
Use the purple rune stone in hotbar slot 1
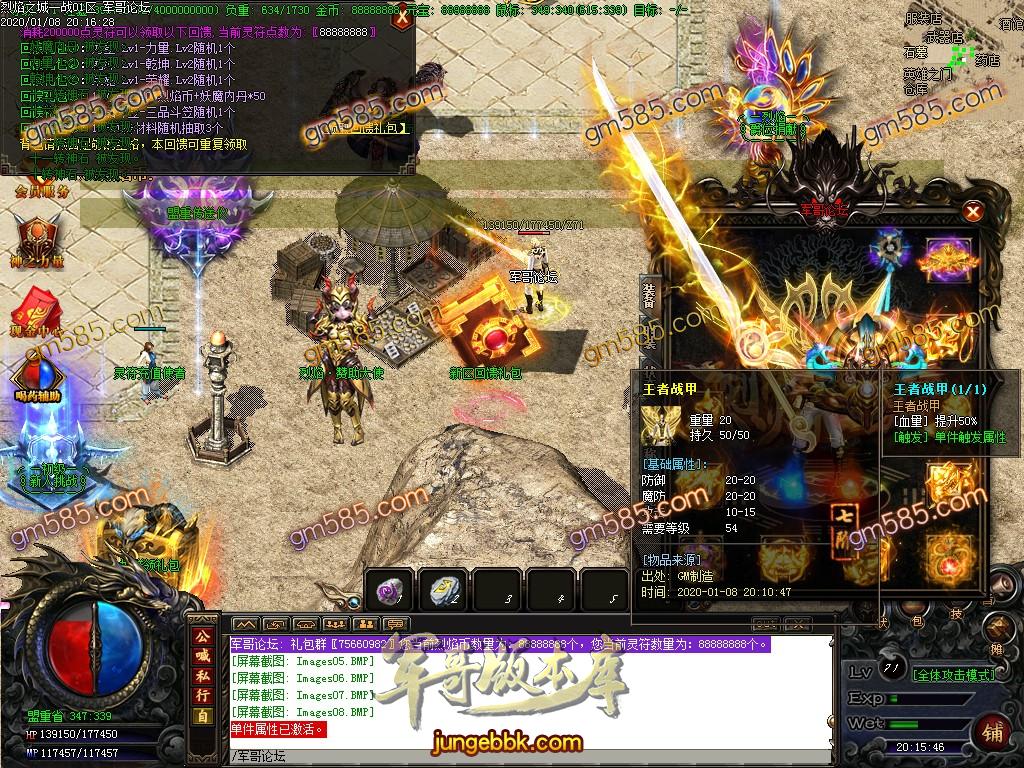tap(388, 591)
